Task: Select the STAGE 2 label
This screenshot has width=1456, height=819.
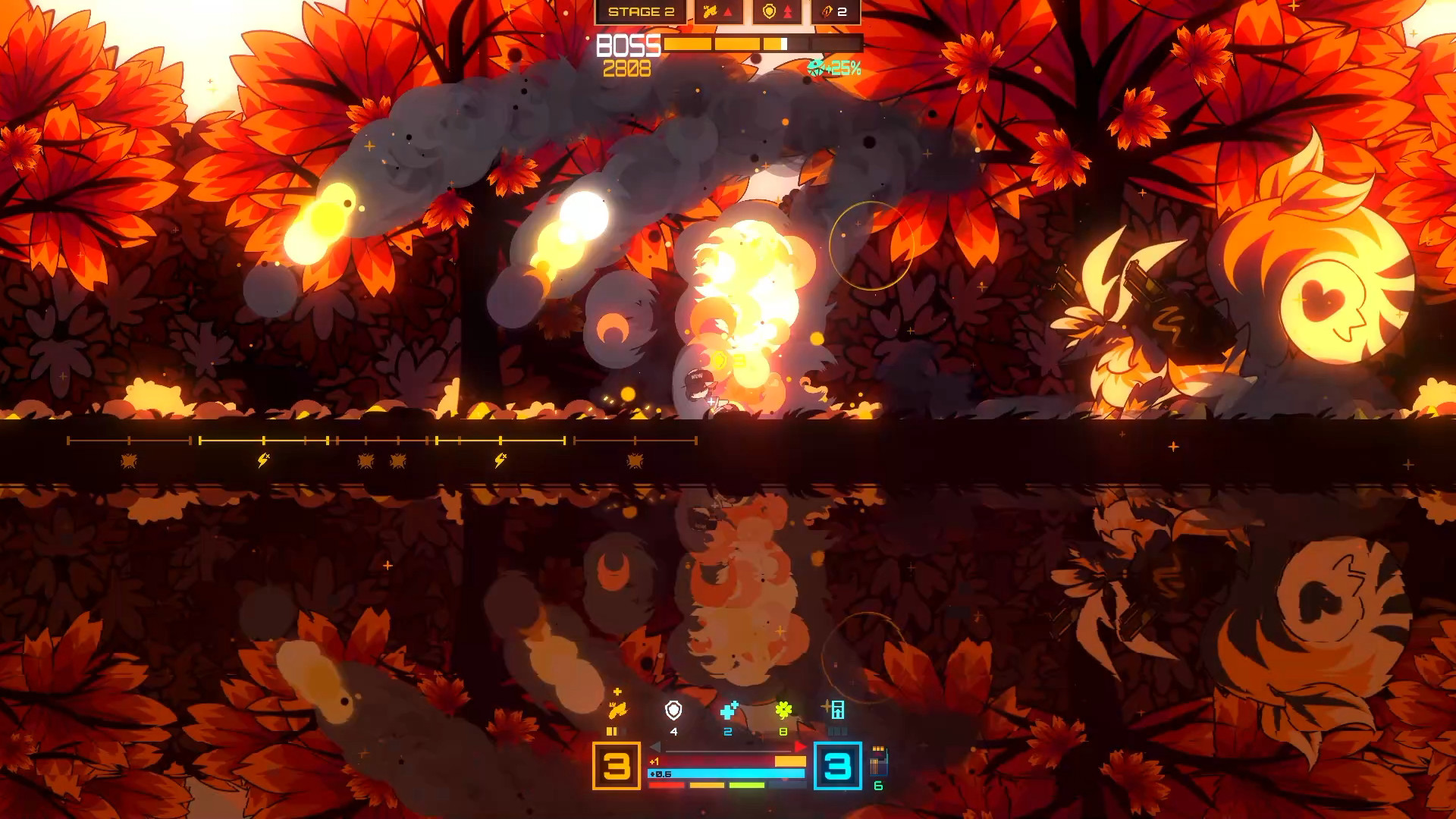Action: [642, 11]
